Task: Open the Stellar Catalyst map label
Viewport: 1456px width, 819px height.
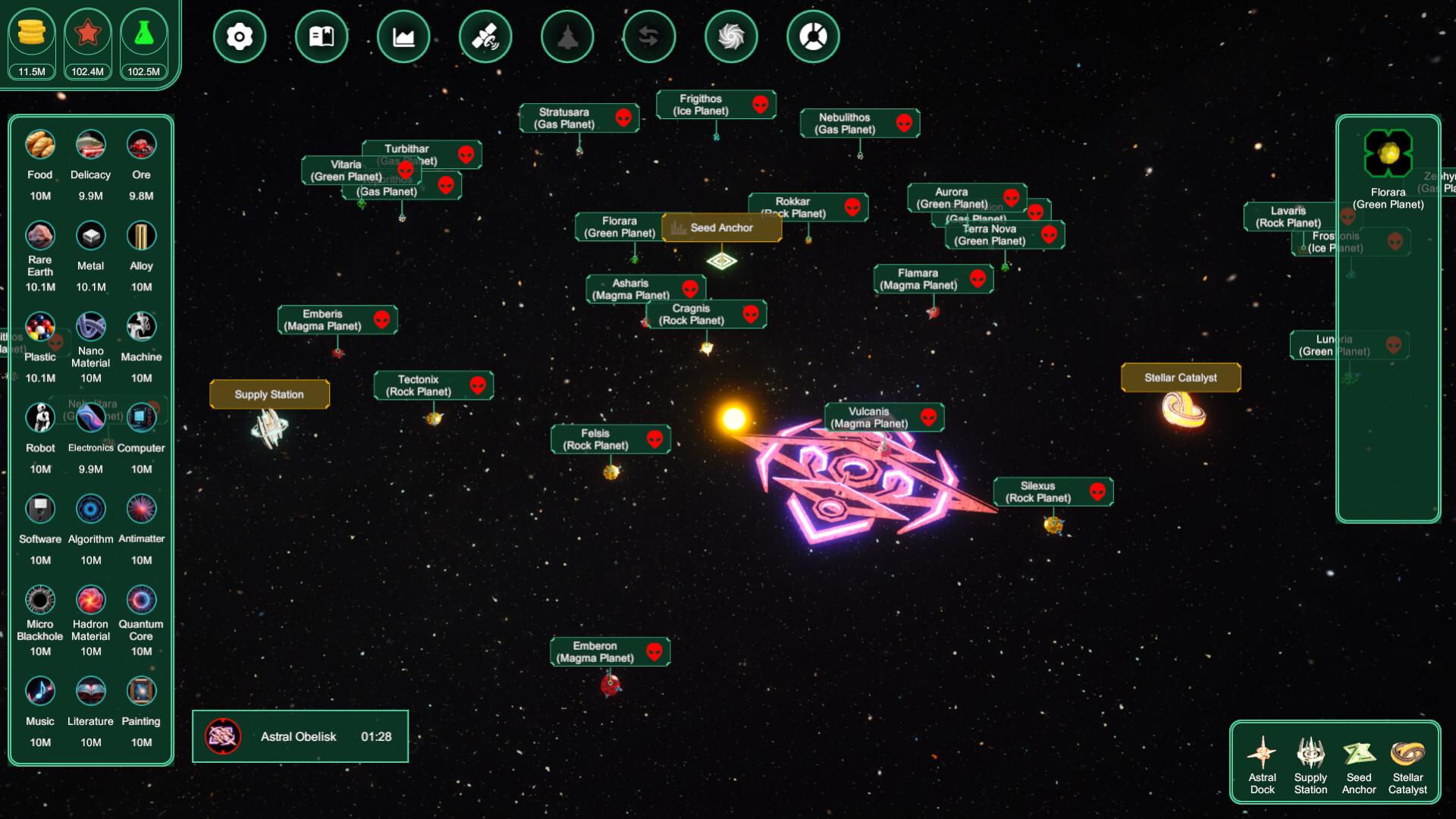Action: [x=1180, y=377]
